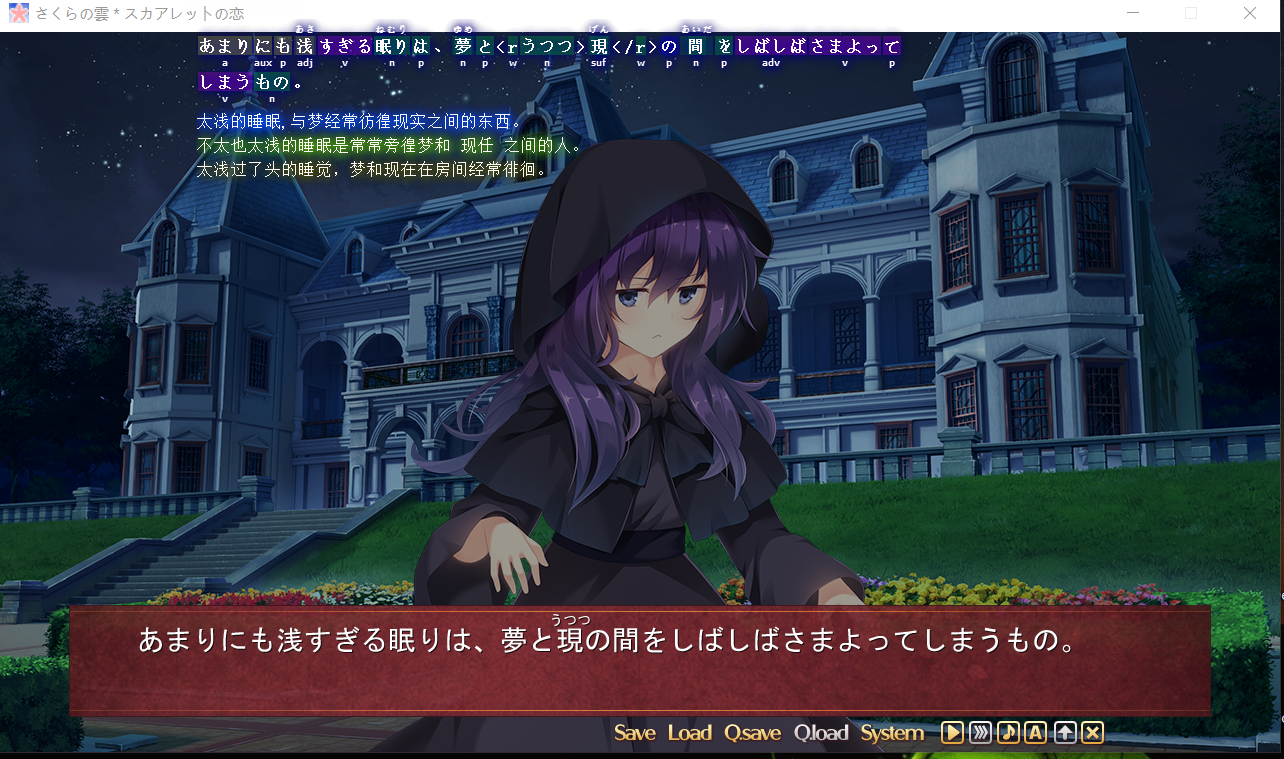Image resolution: width=1284 pixels, height=759 pixels.
Task: Click the Q.load button
Action: 821,733
